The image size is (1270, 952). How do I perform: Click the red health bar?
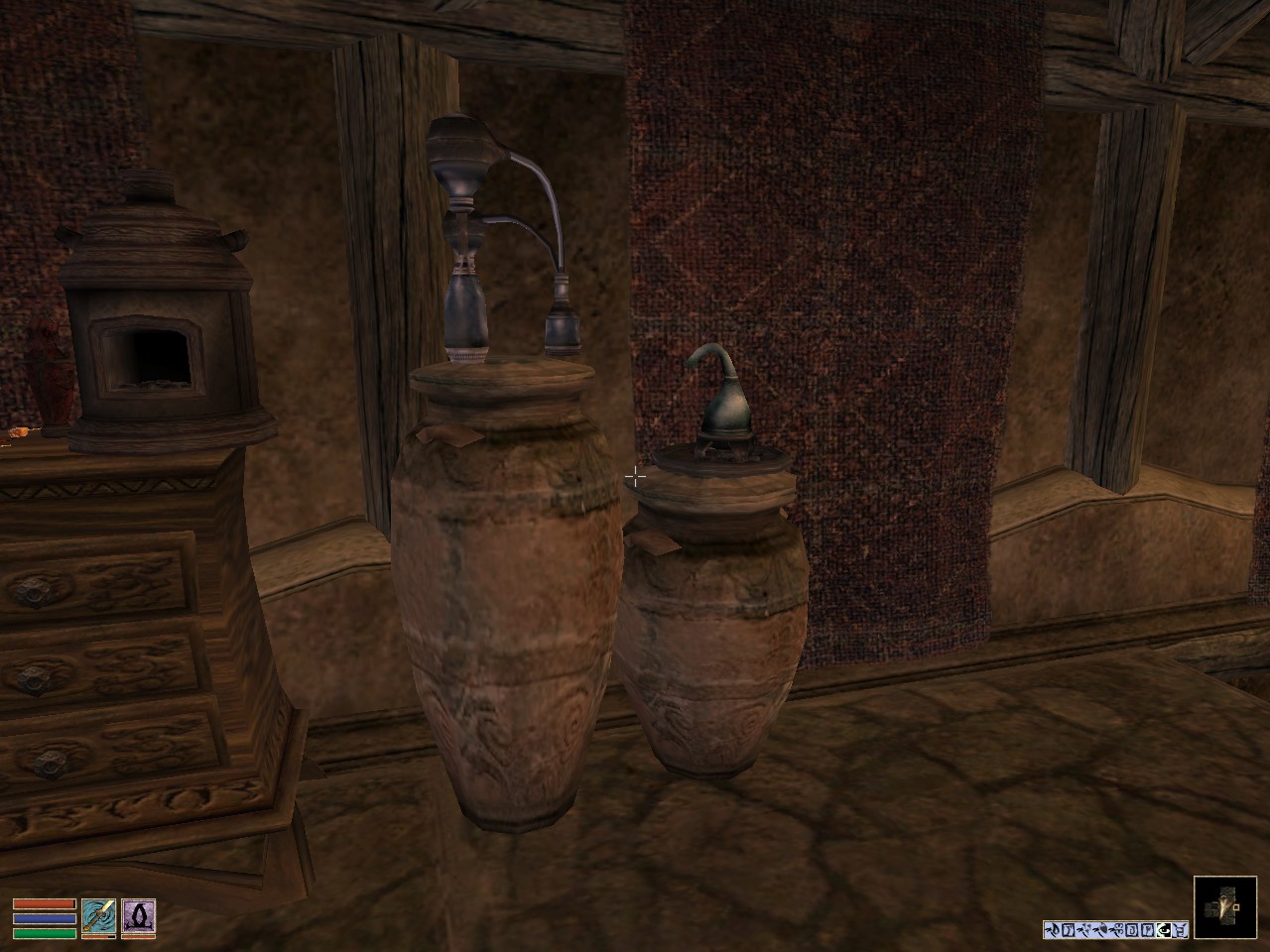click(44, 903)
